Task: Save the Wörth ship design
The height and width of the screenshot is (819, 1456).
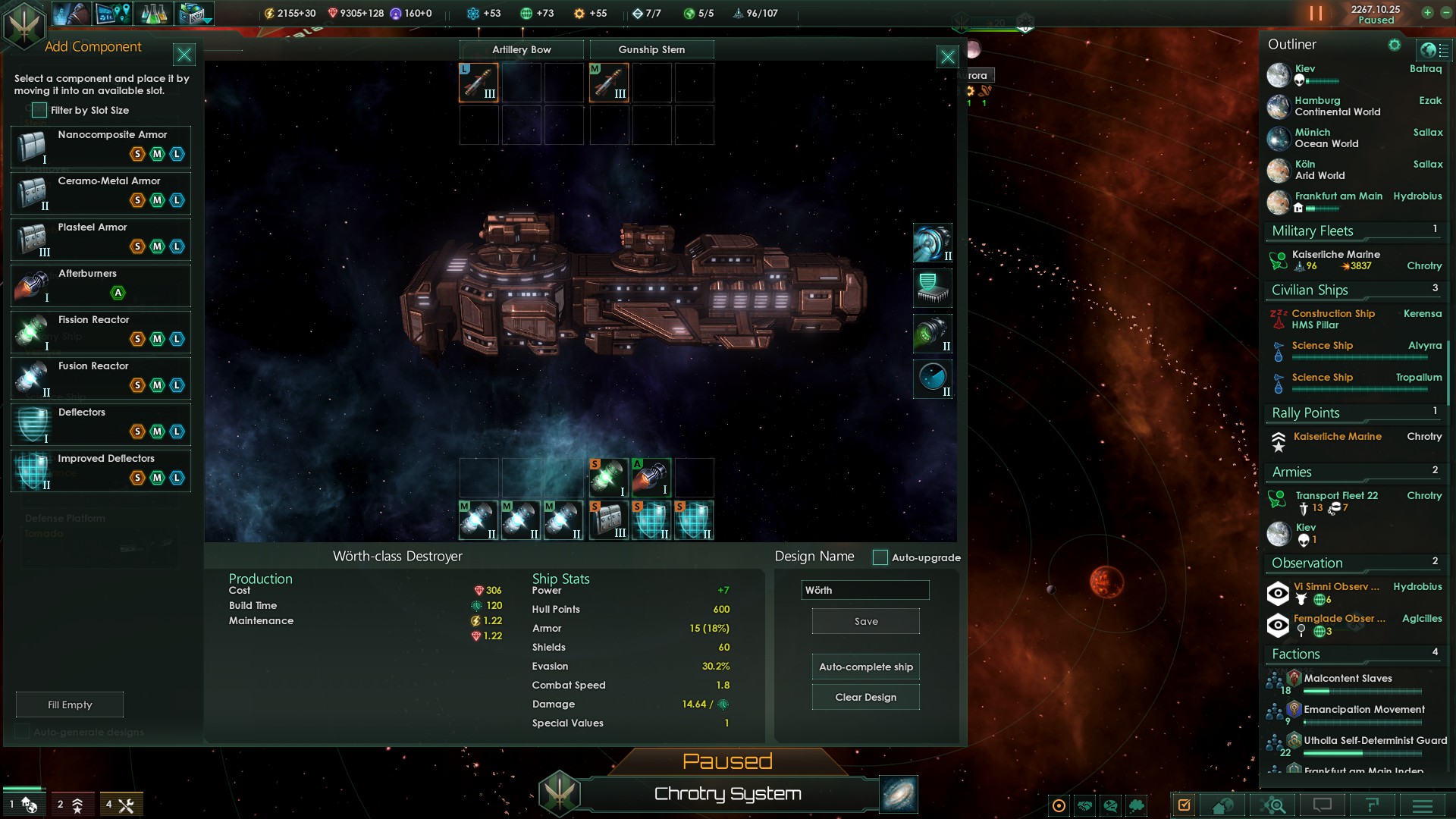Action: coord(865,621)
